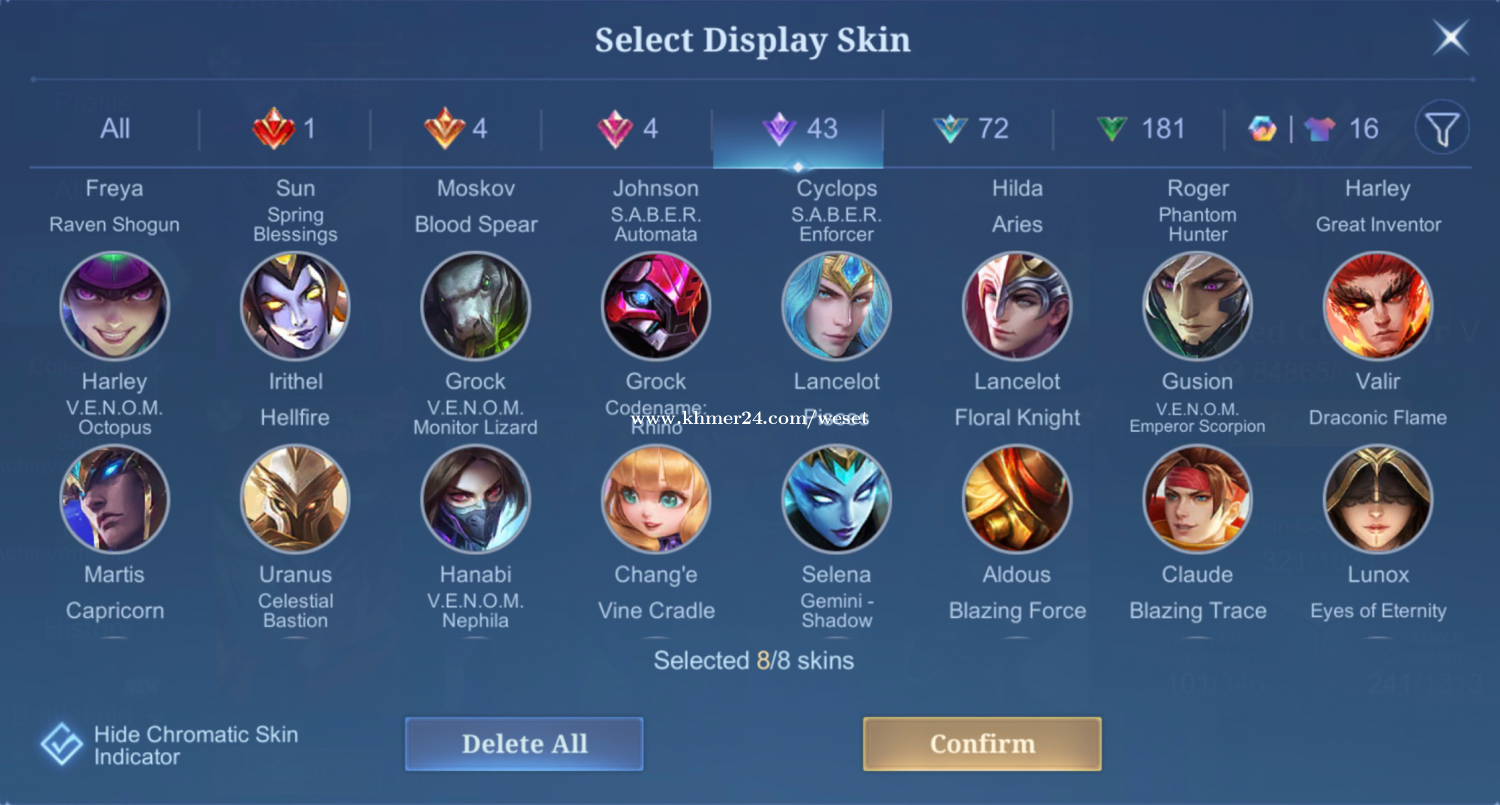Open the skin filter funnel icon
The height and width of the screenshot is (805, 1500).
tap(1442, 128)
